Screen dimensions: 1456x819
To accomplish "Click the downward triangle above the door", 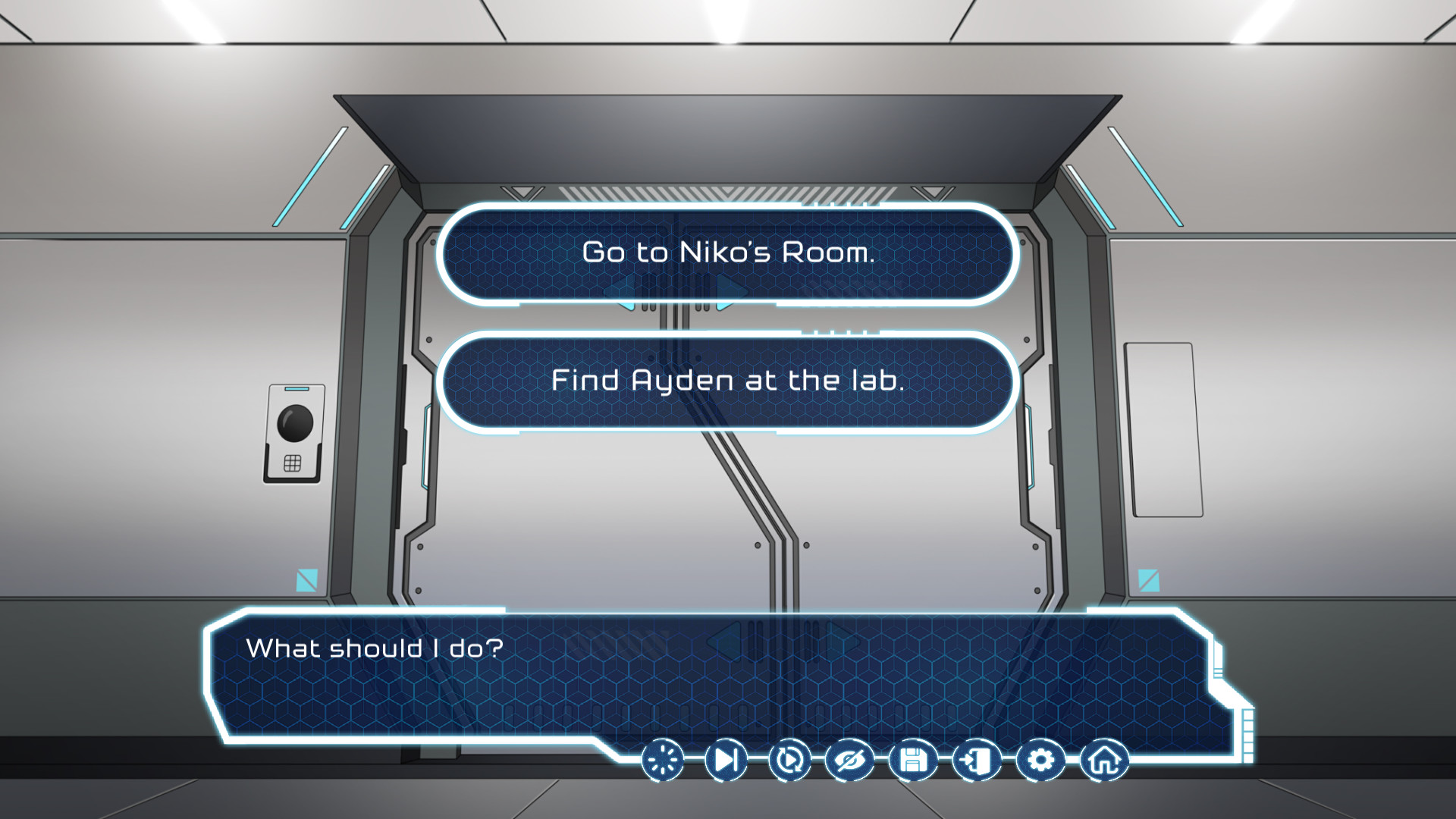I will (523, 190).
